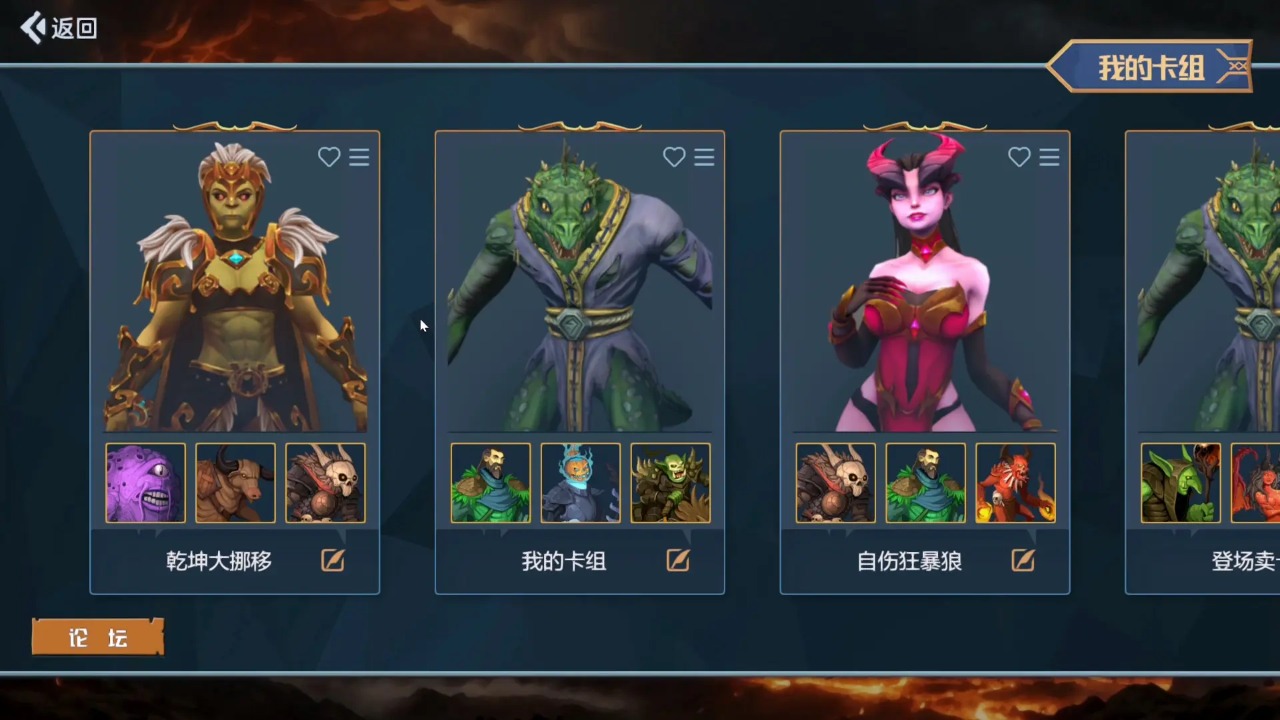The width and height of the screenshot is (1280, 720).
Task: Select the 返回 menu item at top
Action: point(58,28)
